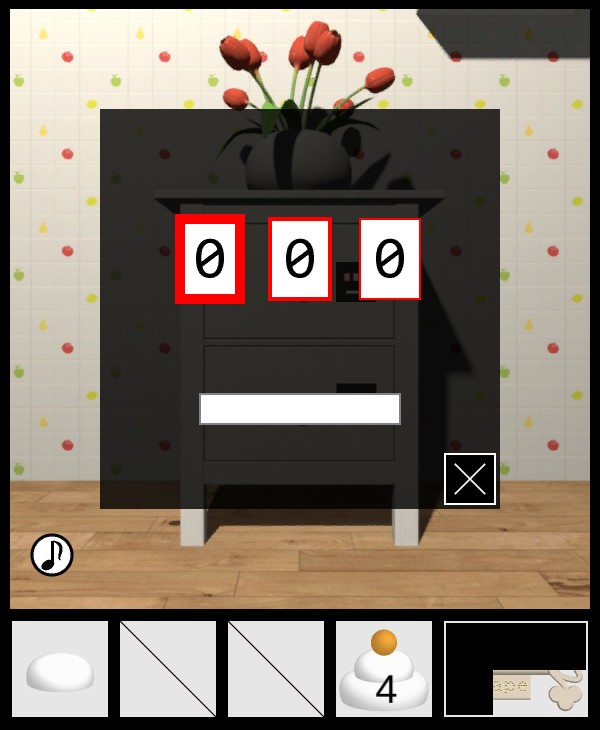600x730 pixels.
Task: Select the clover key with tag inventory slot
Action: (x=516, y=669)
